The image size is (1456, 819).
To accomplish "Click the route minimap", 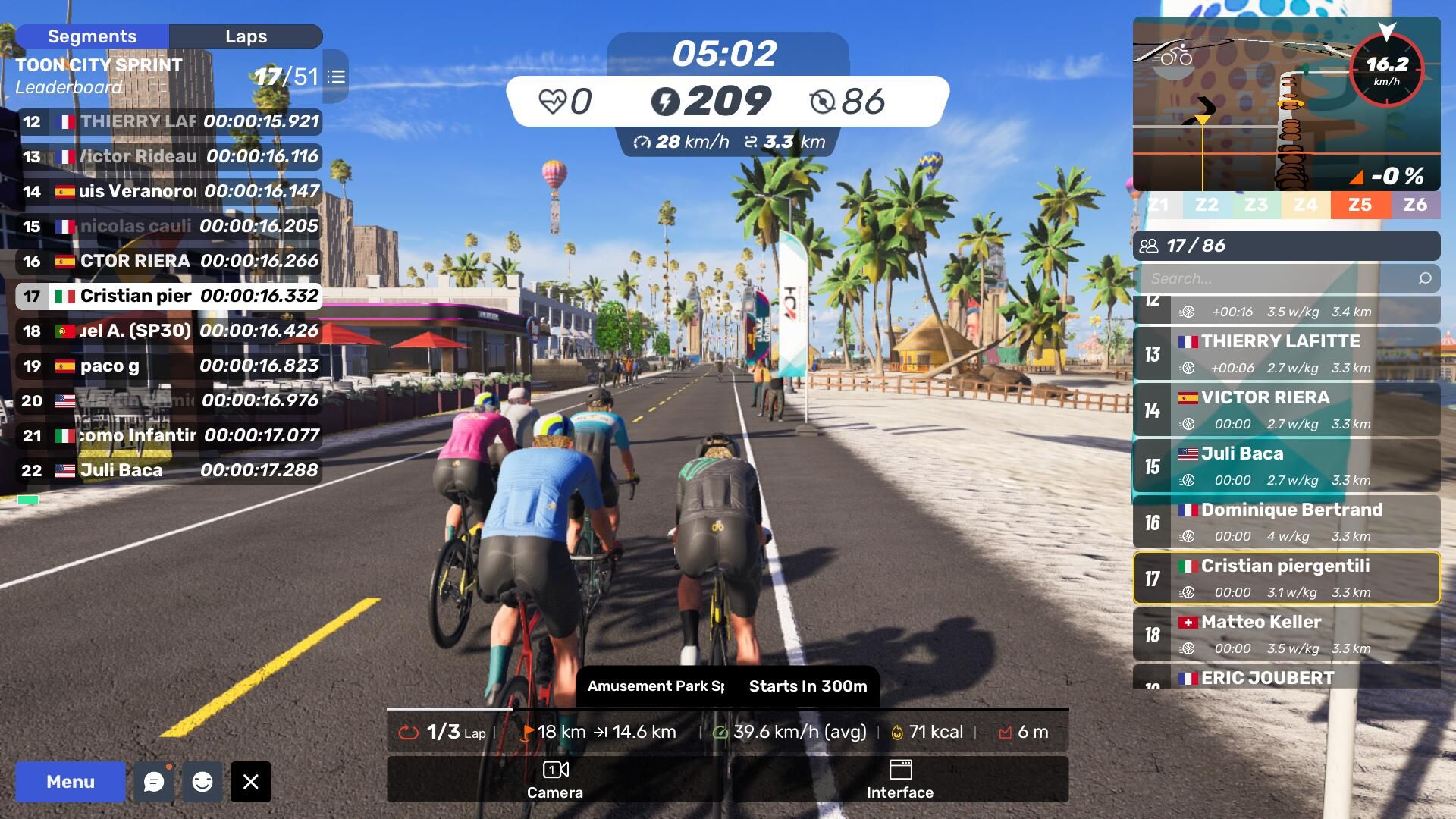I will click(x=1244, y=106).
